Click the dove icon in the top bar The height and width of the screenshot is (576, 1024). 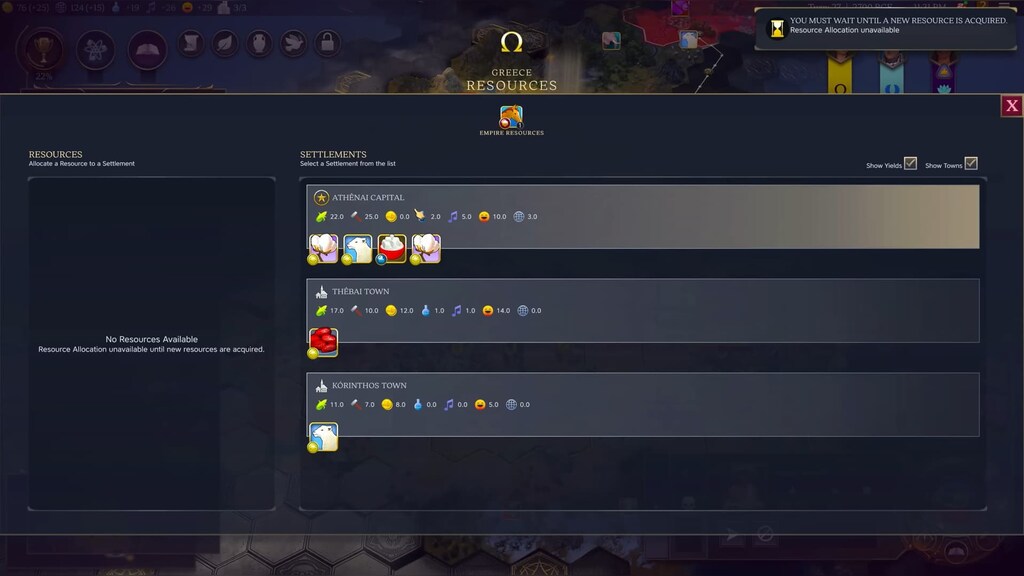coord(293,43)
